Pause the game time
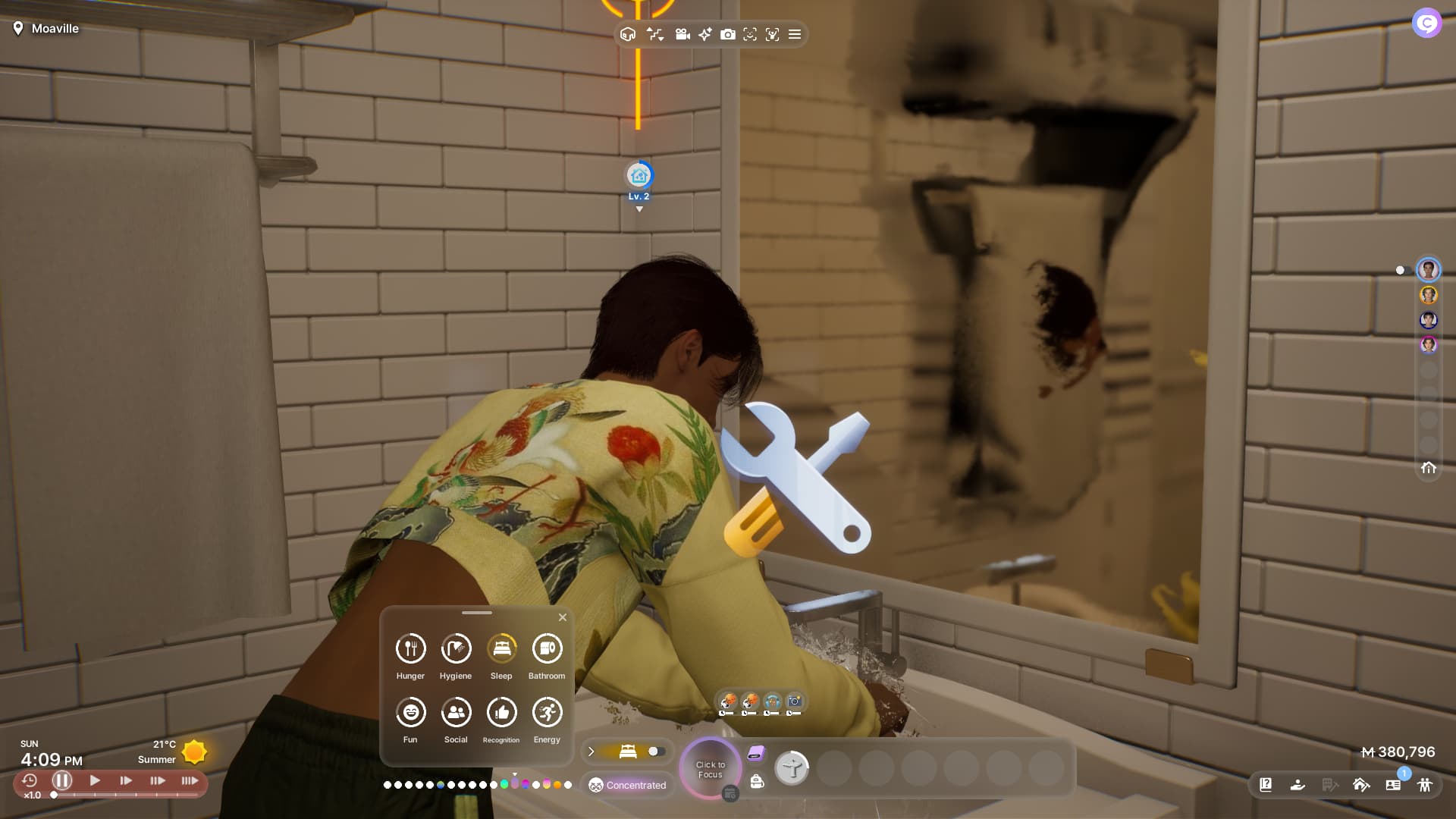The width and height of the screenshot is (1456, 819). [x=62, y=780]
